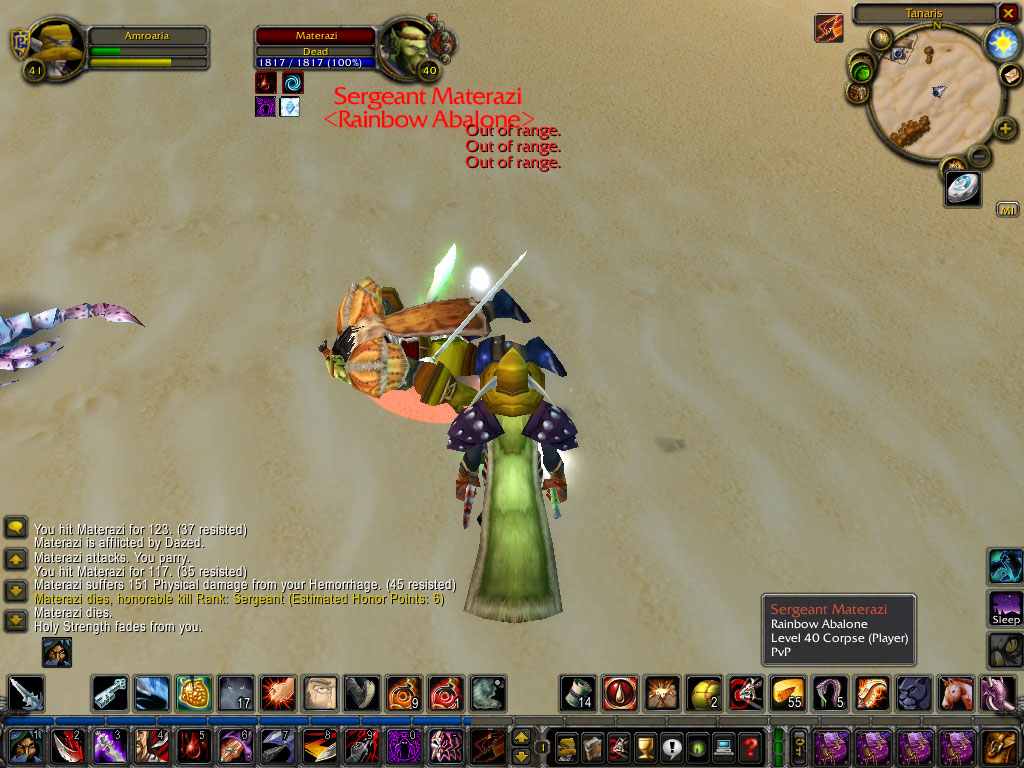Open the spellbook from the micro menu
This screenshot has width=1024, height=768.
coord(593,746)
